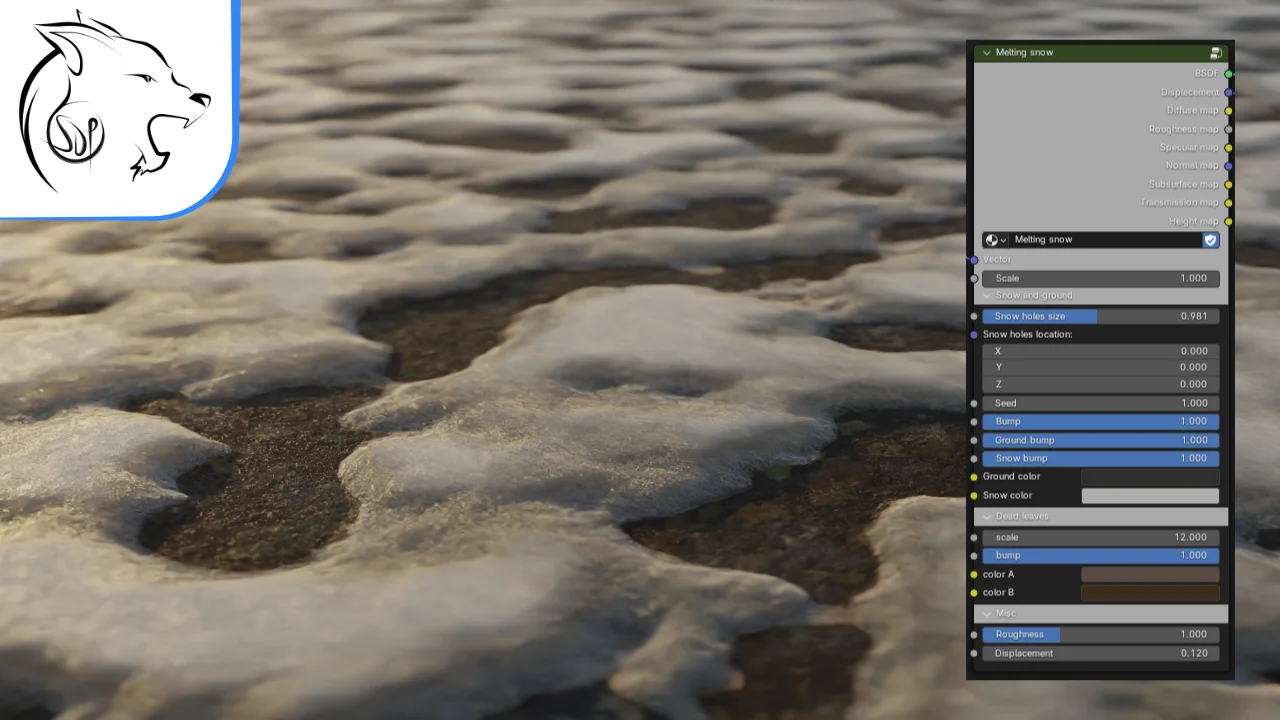Open the node group datablock browse icon
Screen dimensions: 1280x720
point(990,239)
